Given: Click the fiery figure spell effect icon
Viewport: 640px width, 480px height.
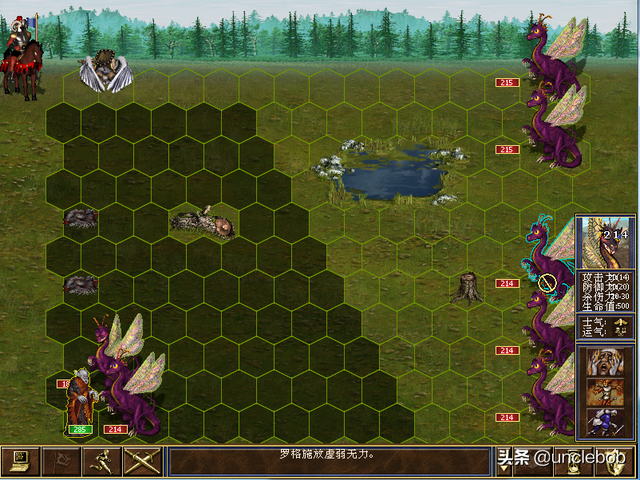Looking at the screenshot, I should (605, 393).
